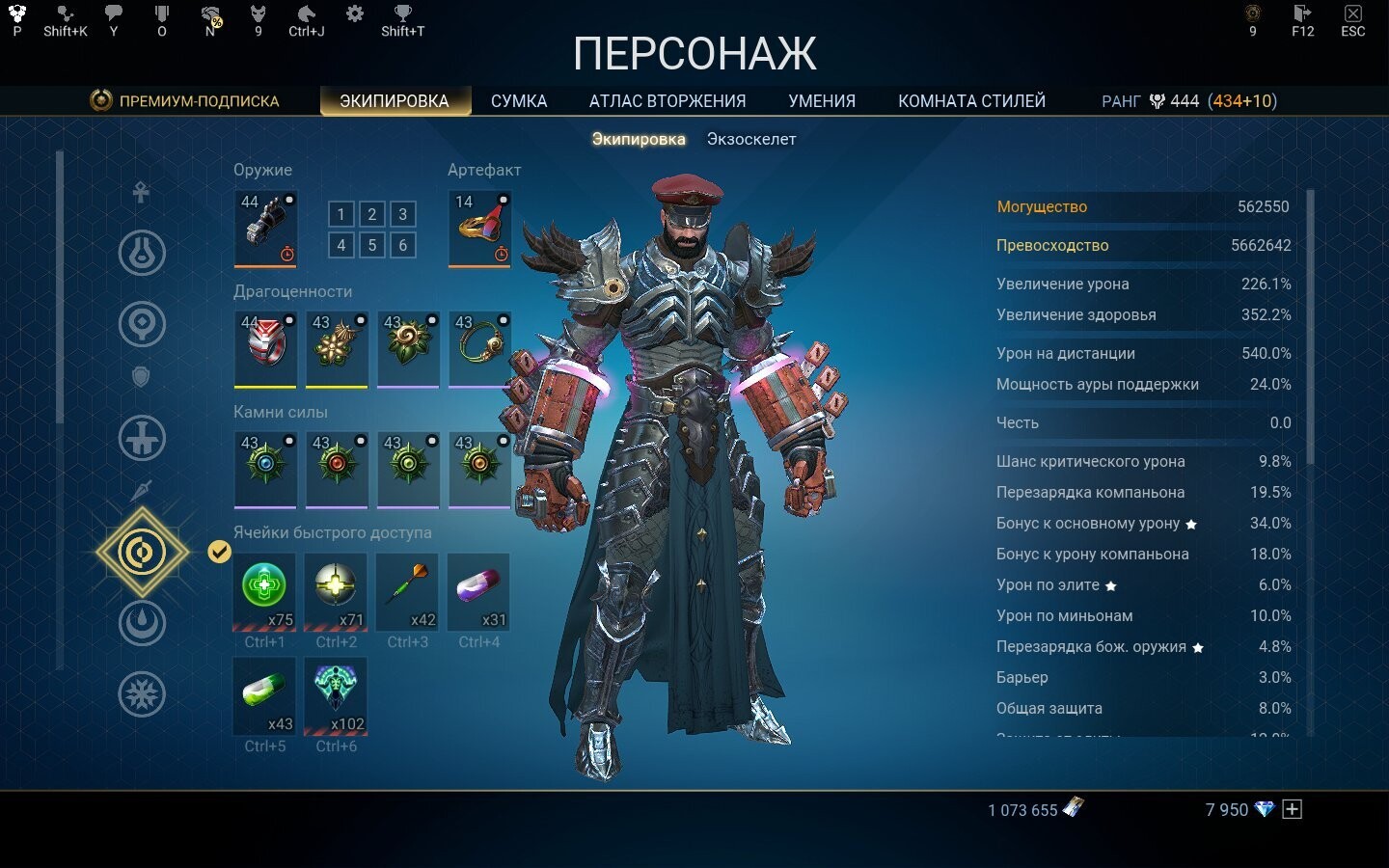The height and width of the screenshot is (868, 1389).
Task: Select the red power stone gem
Action: [337, 470]
